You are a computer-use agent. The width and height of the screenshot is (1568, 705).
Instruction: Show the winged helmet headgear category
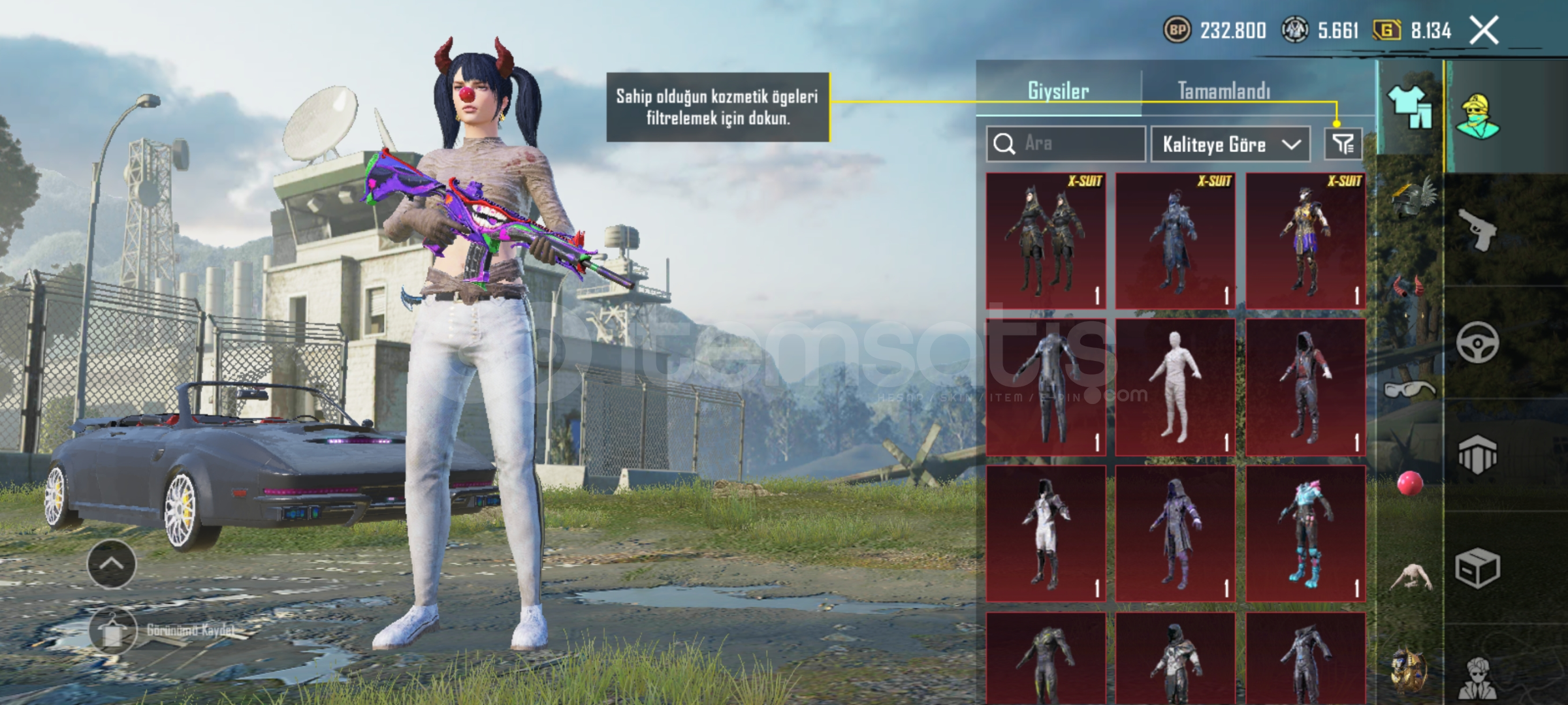tap(1412, 198)
